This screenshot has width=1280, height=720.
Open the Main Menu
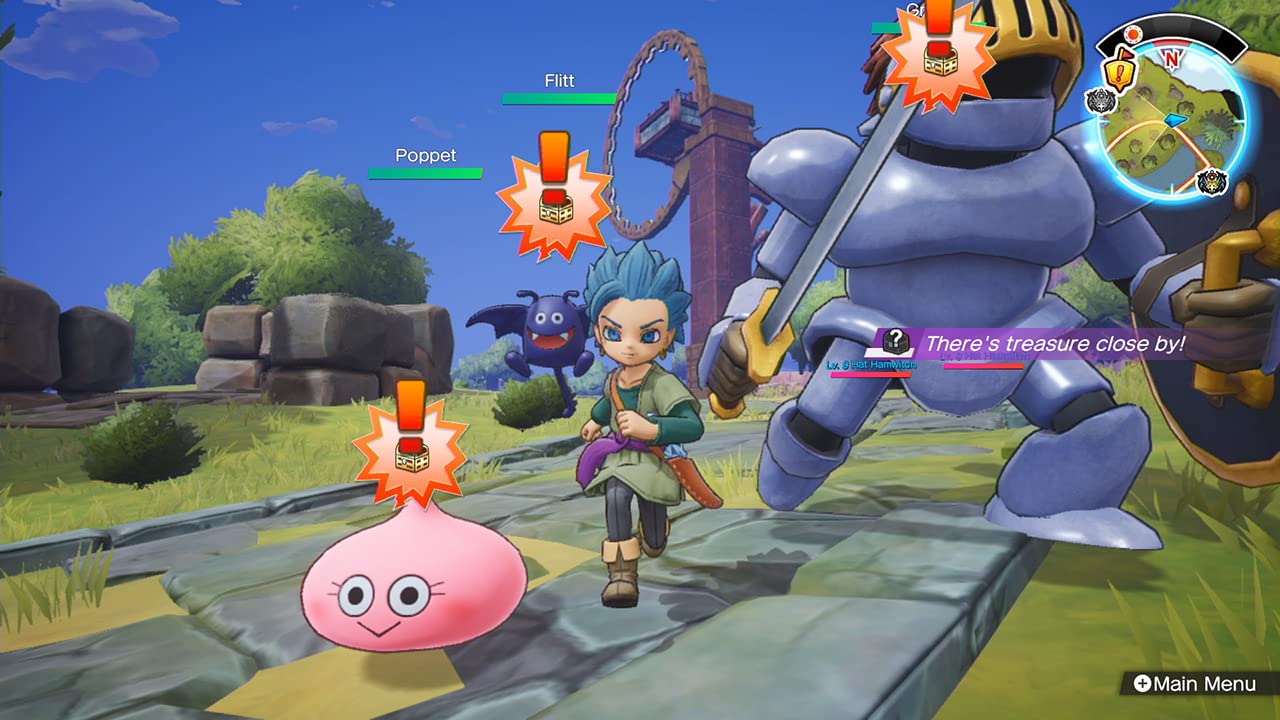pos(1205,684)
